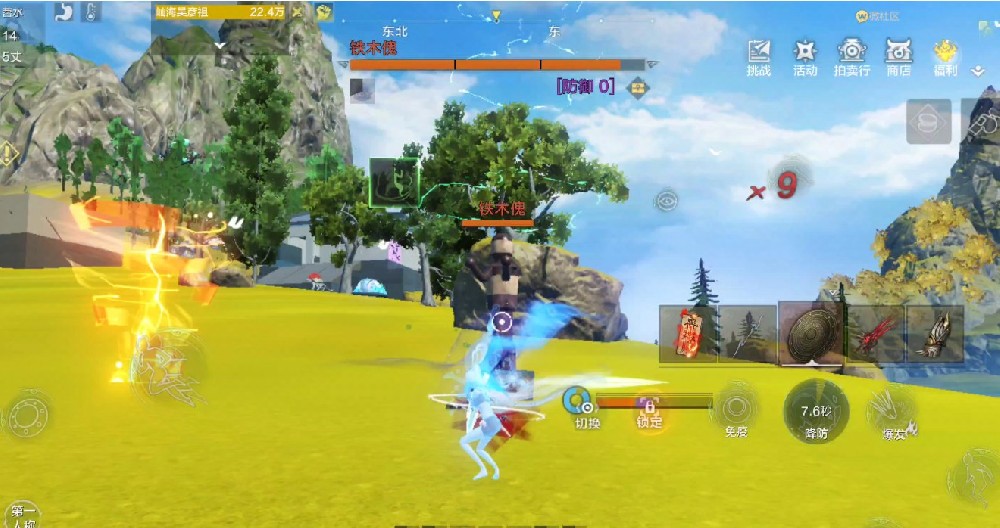Tap the yellow fist icon beside the team bar
The image size is (1000, 528).
tap(324, 12)
